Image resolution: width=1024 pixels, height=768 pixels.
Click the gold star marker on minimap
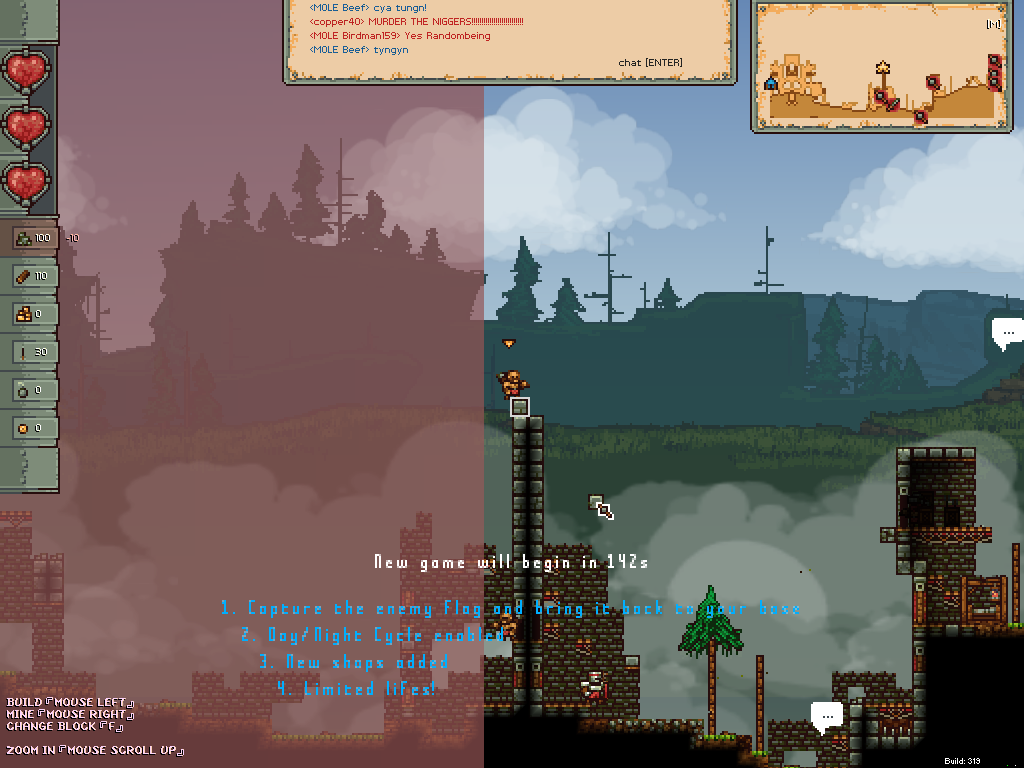(883, 68)
